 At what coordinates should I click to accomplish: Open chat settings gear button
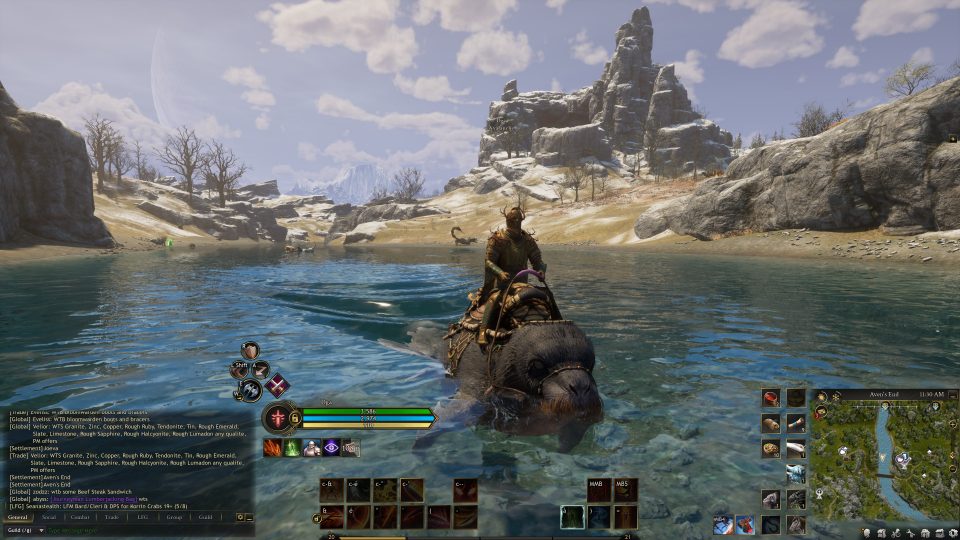pos(241,517)
